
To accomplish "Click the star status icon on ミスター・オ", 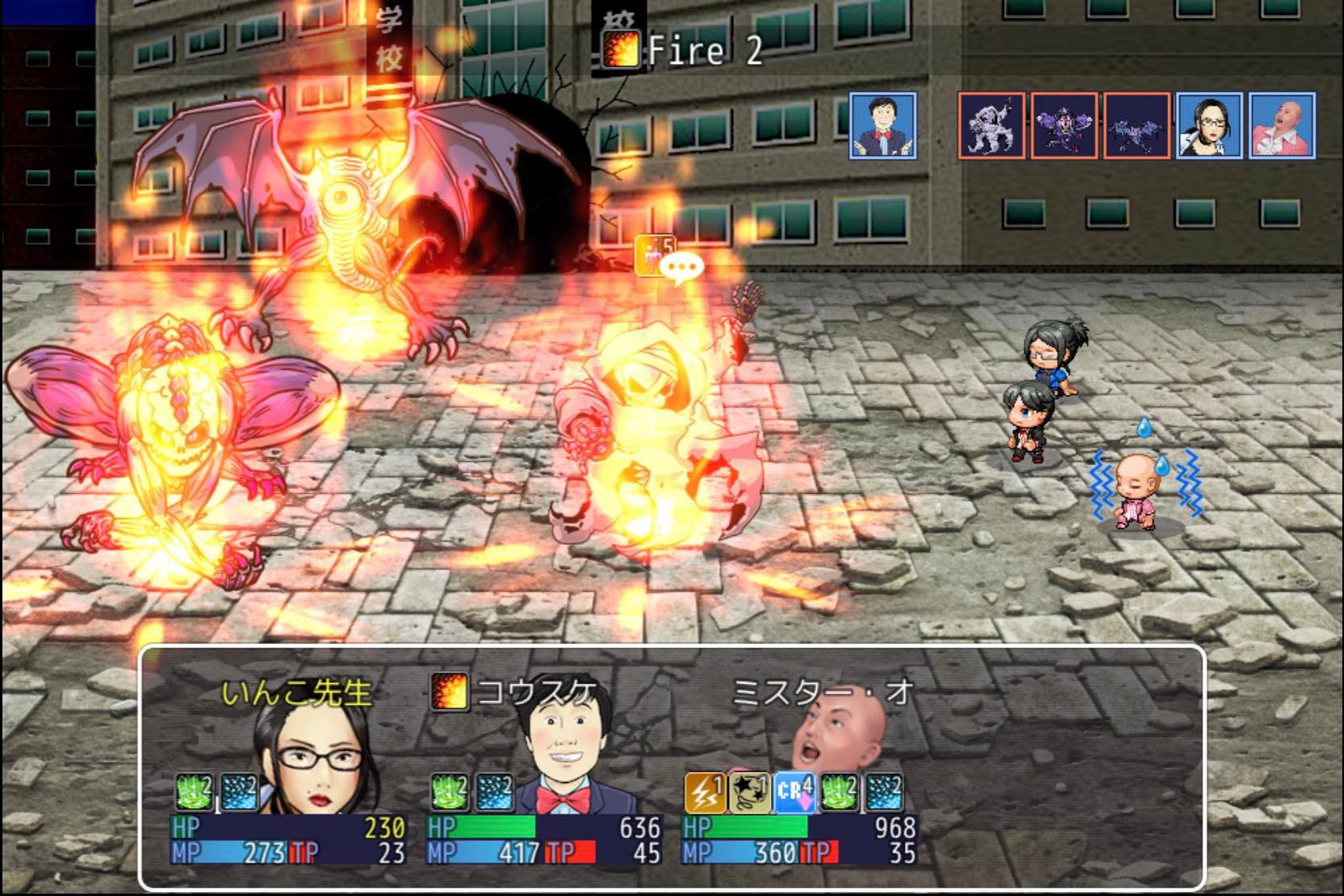I will pyautogui.click(x=749, y=793).
